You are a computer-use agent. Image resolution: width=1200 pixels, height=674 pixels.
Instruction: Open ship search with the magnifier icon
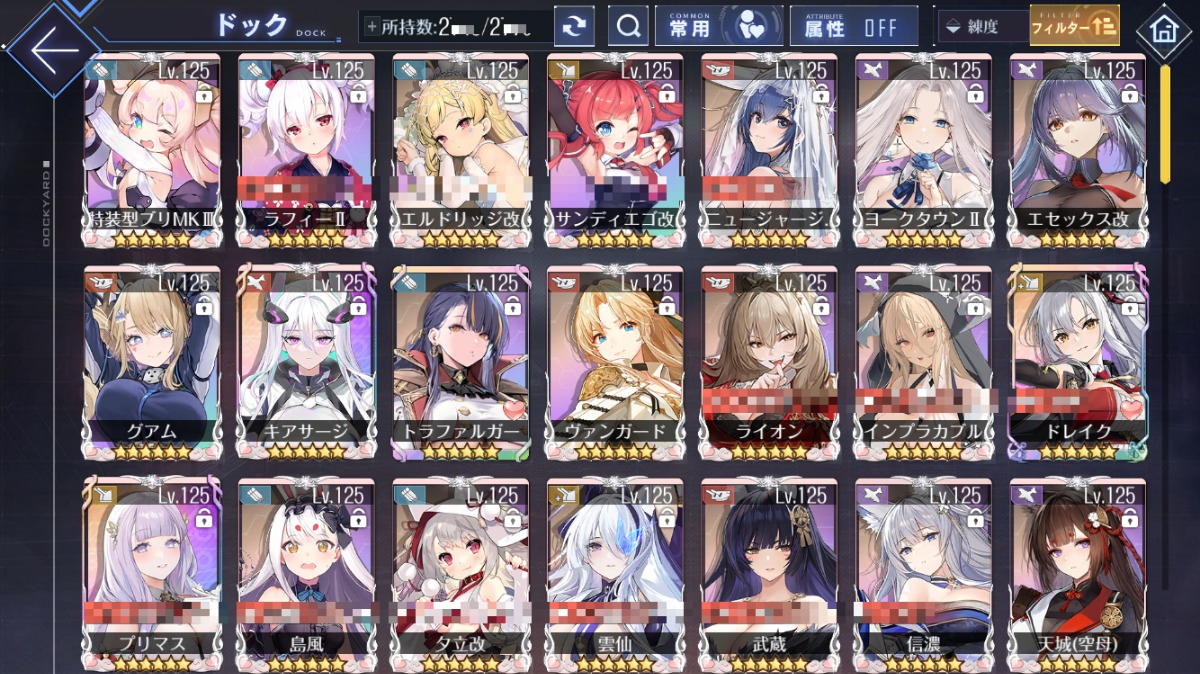point(628,27)
